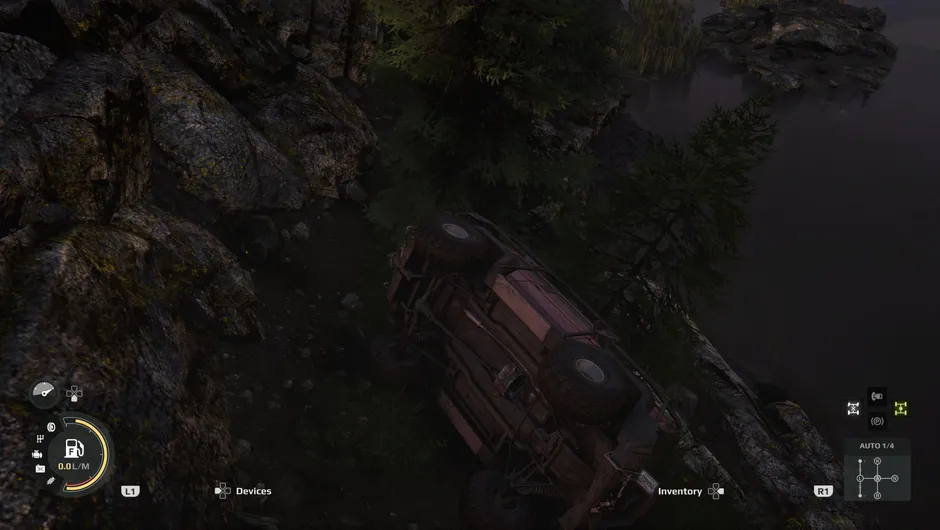This screenshot has height=530, width=940.
Task: Check the engine damage status icon
Action: (37, 454)
